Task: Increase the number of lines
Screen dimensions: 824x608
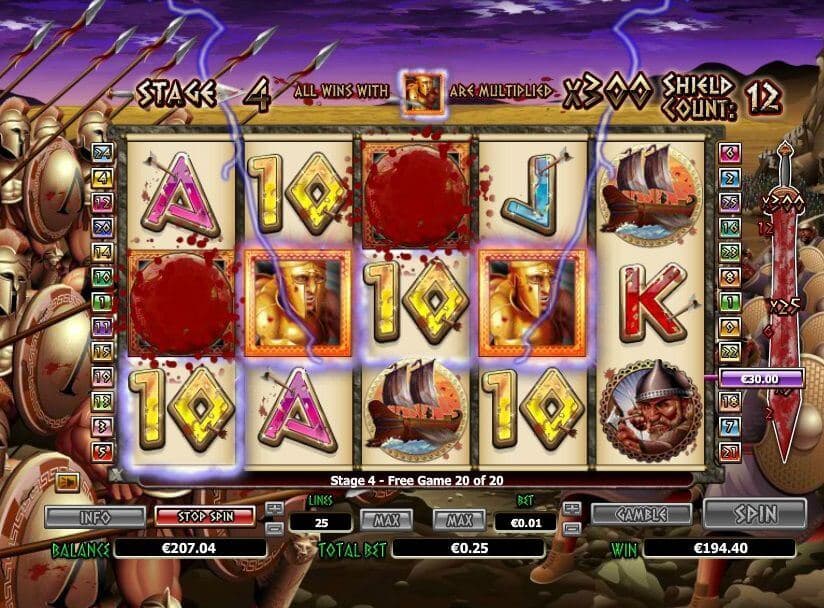Action: coord(275,508)
